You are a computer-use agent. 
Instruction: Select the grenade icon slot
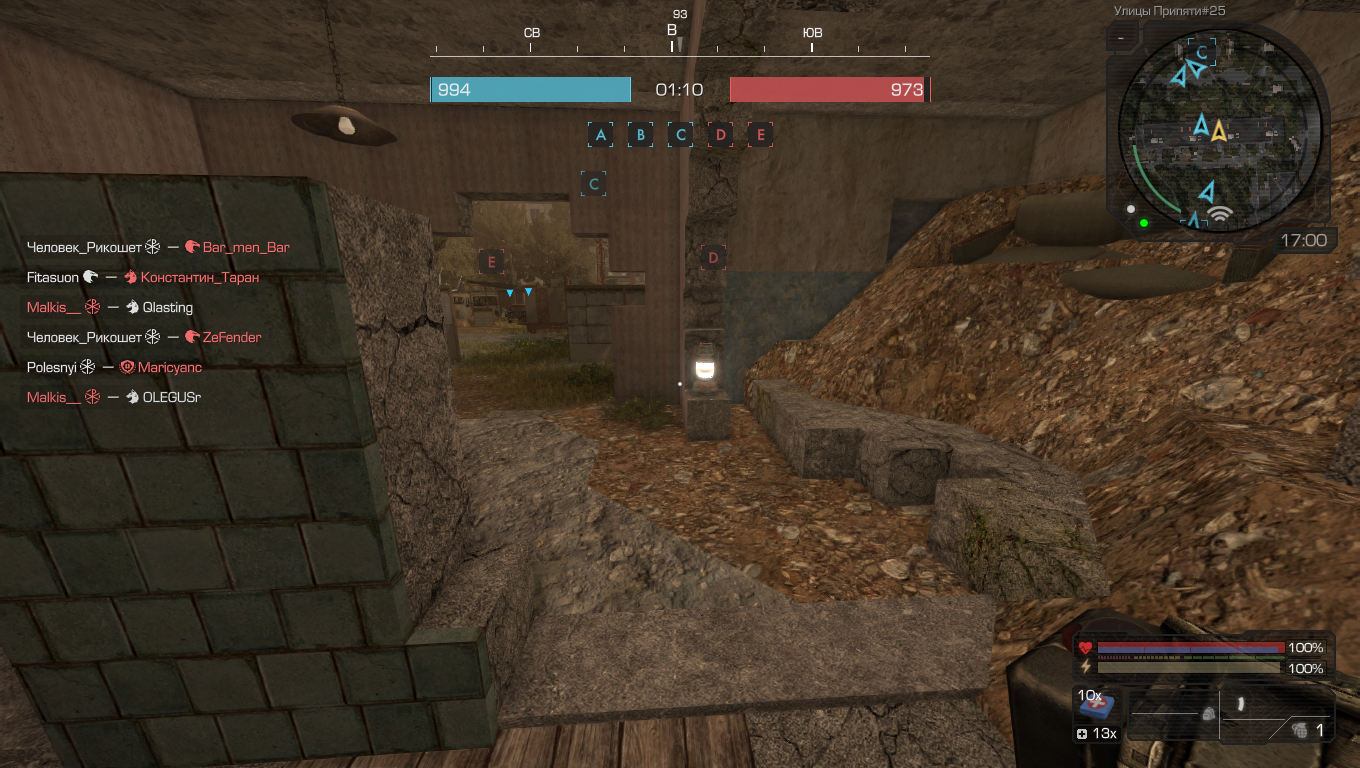1301,730
